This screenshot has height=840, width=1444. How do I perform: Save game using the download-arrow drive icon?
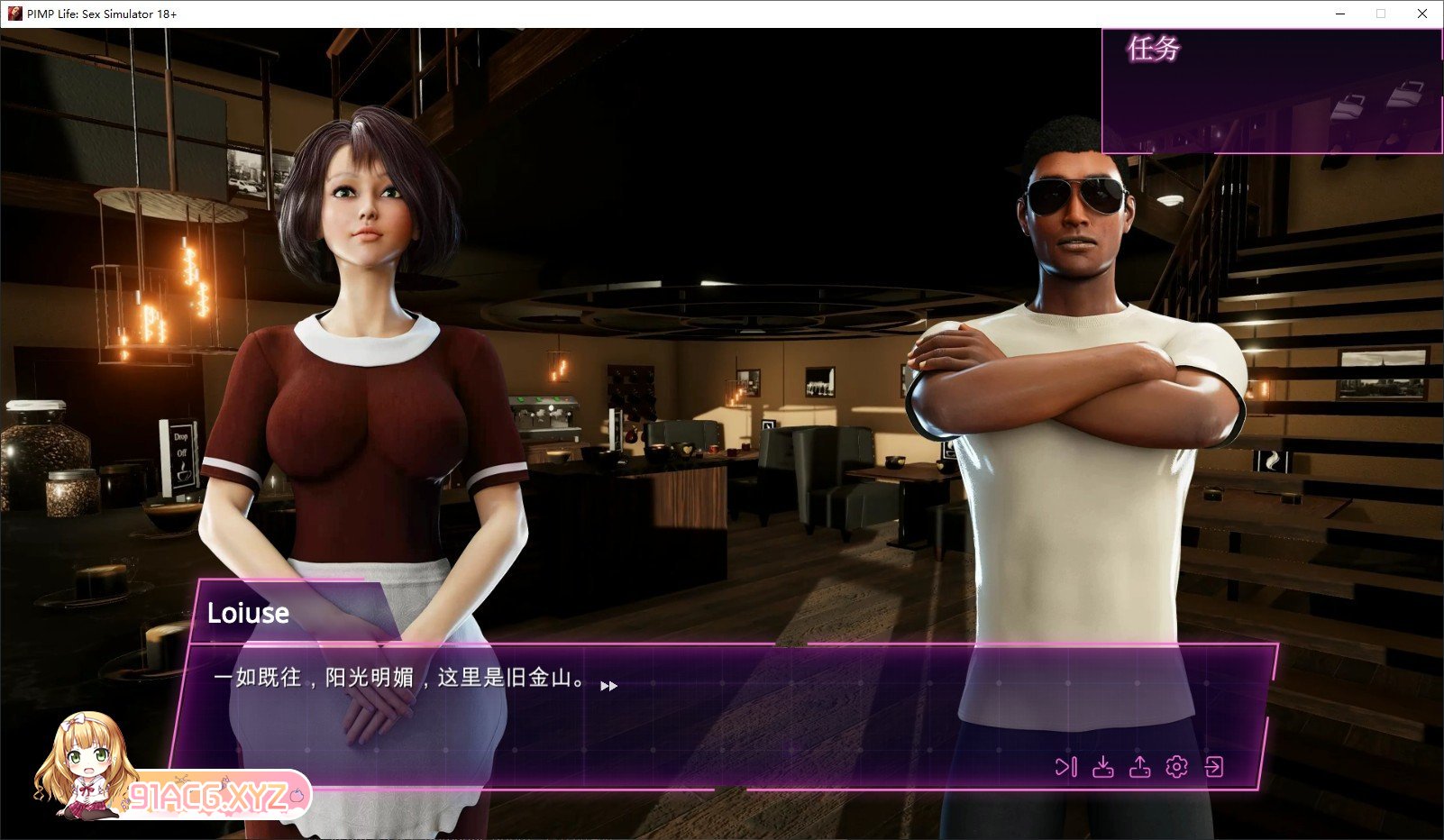click(x=1102, y=767)
